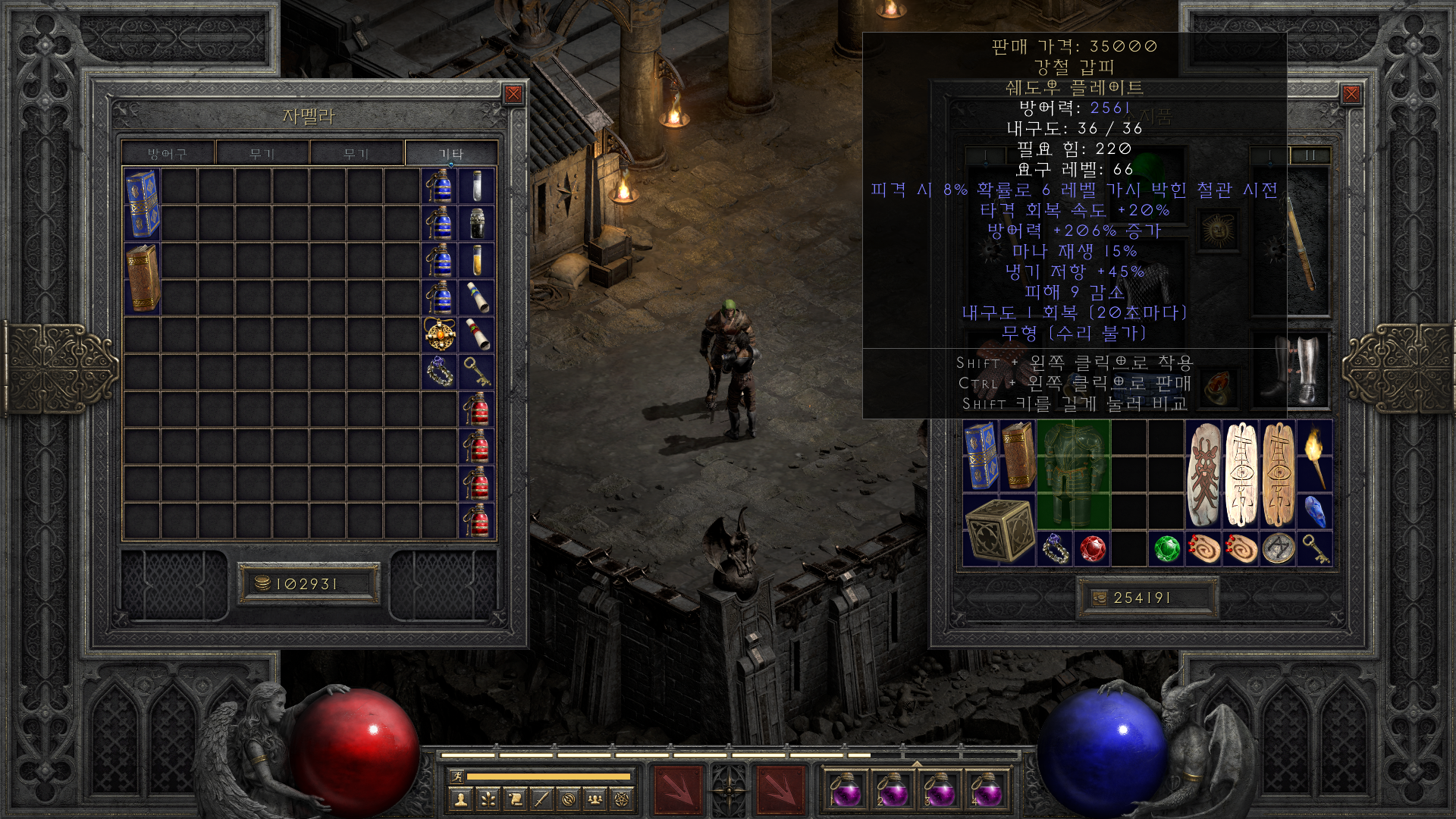Switch to the 방어구 armor tab
This screenshot has width=1456, height=819.
pyautogui.click(x=168, y=154)
